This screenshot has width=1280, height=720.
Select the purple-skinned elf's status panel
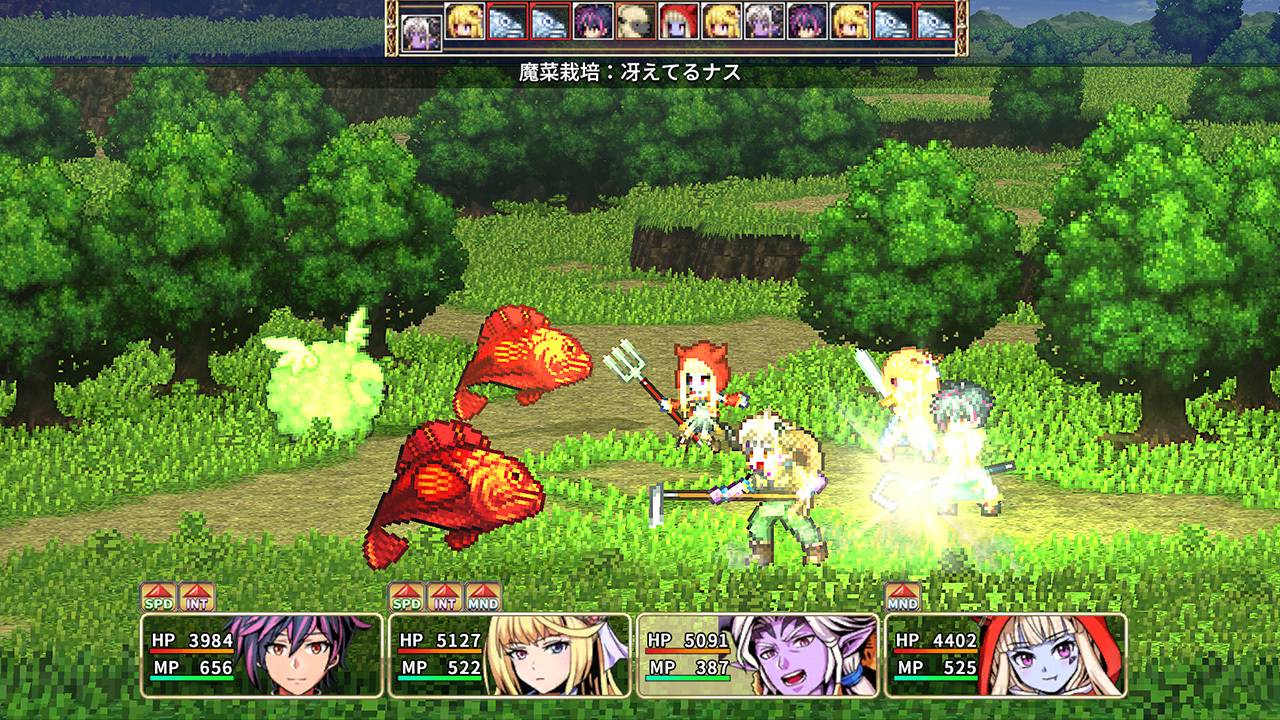point(758,655)
